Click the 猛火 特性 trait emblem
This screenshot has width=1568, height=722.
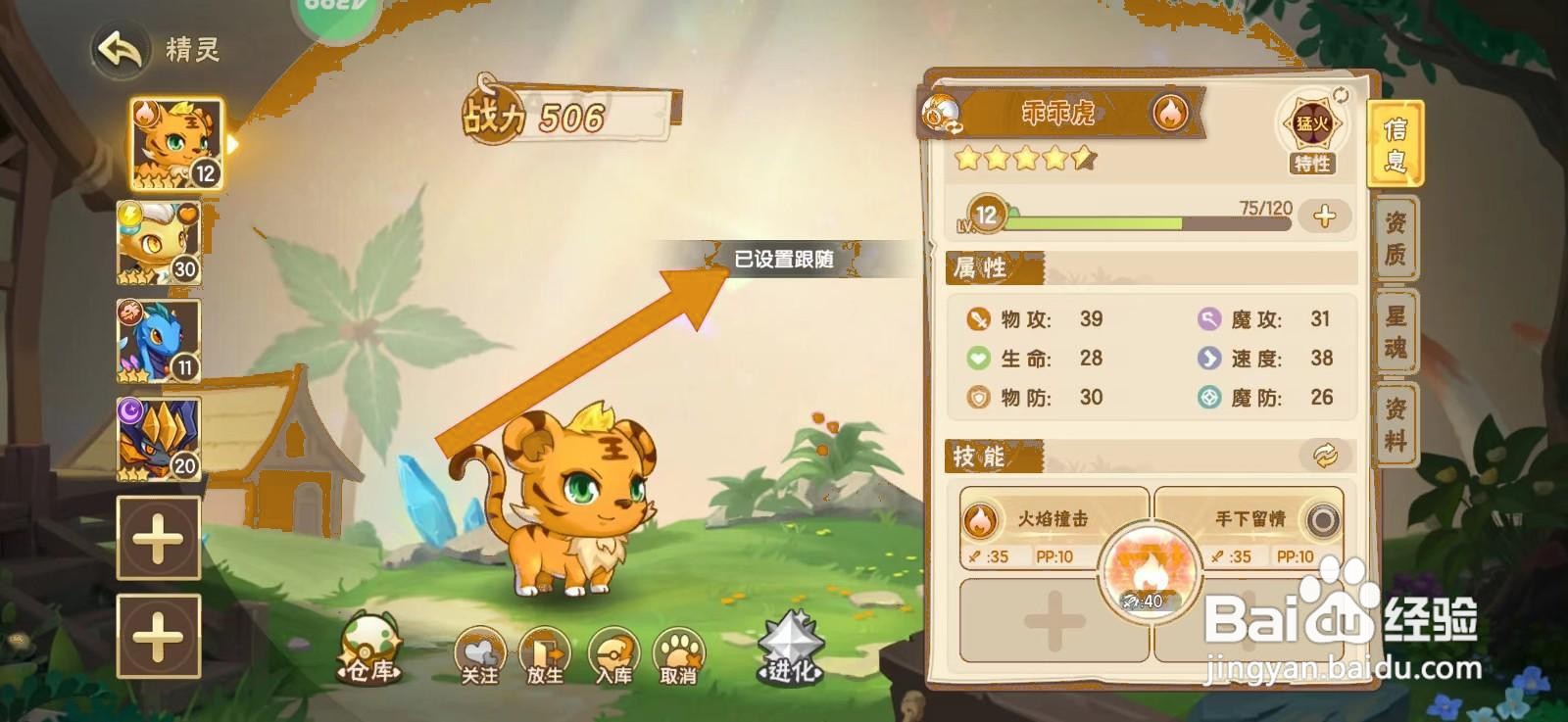(x=1310, y=124)
